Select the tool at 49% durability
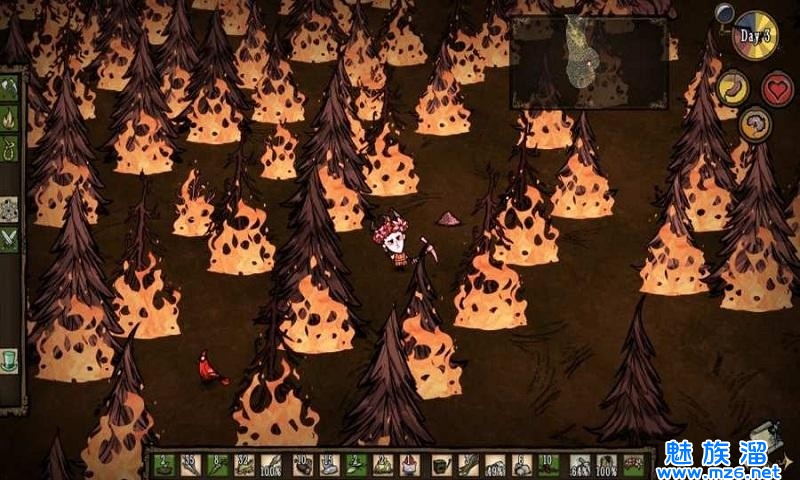This screenshot has height=480, width=800. pyautogui.click(x=494, y=465)
